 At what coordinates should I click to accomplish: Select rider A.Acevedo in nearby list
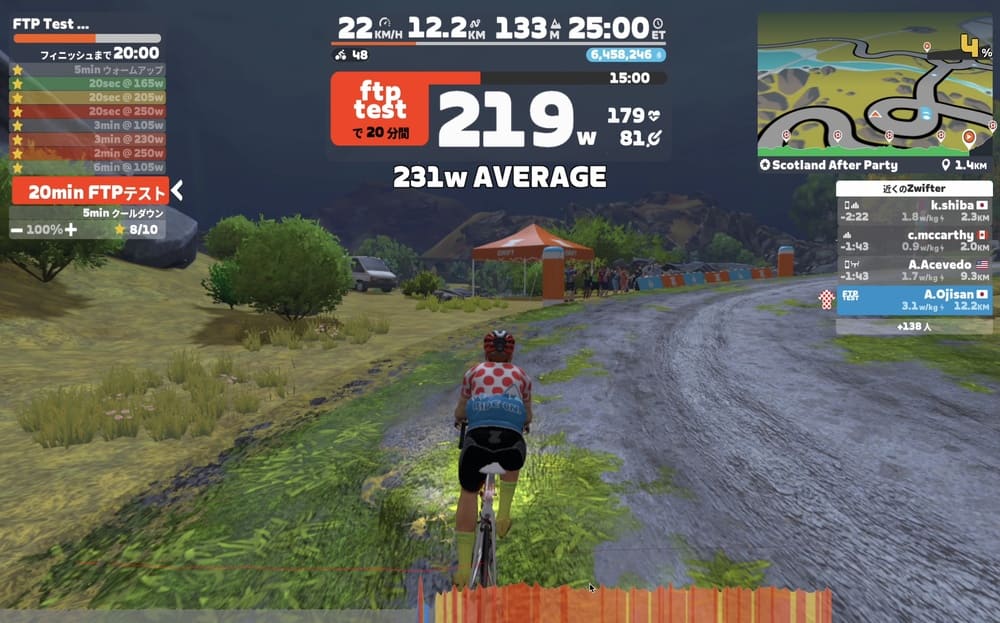(x=914, y=270)
